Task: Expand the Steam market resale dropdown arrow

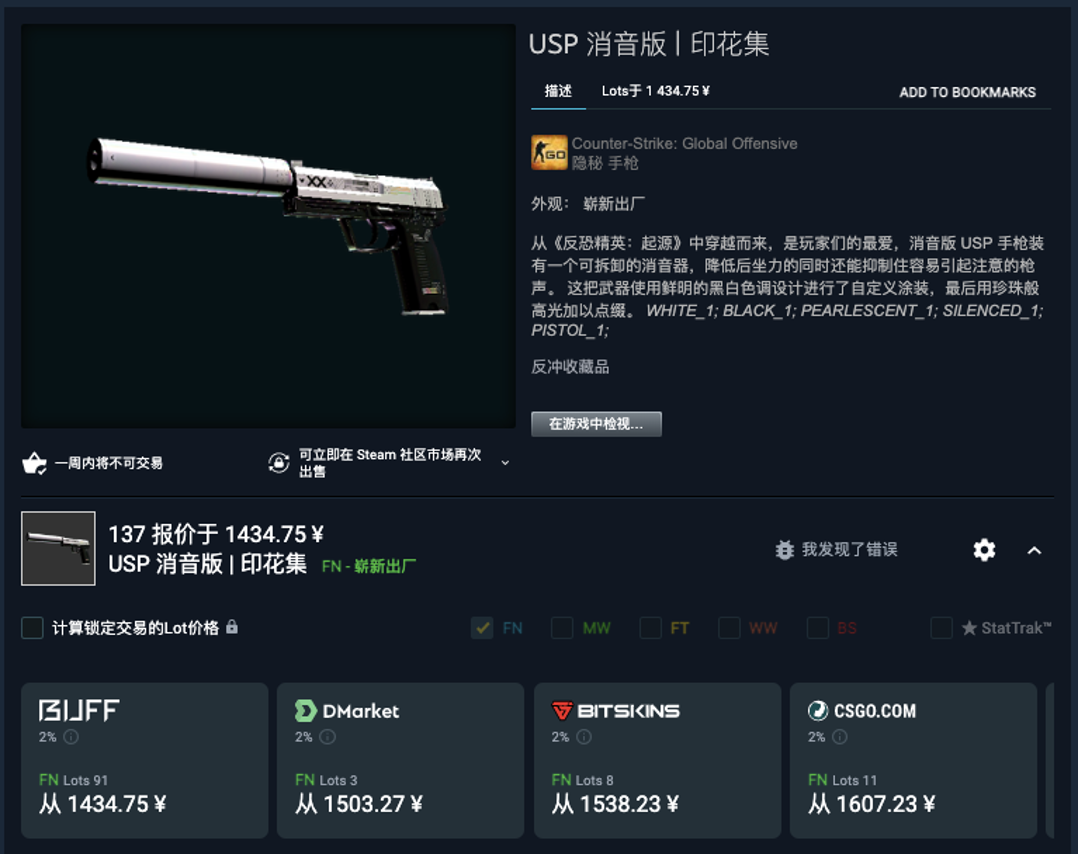Action: click(505, 463)
